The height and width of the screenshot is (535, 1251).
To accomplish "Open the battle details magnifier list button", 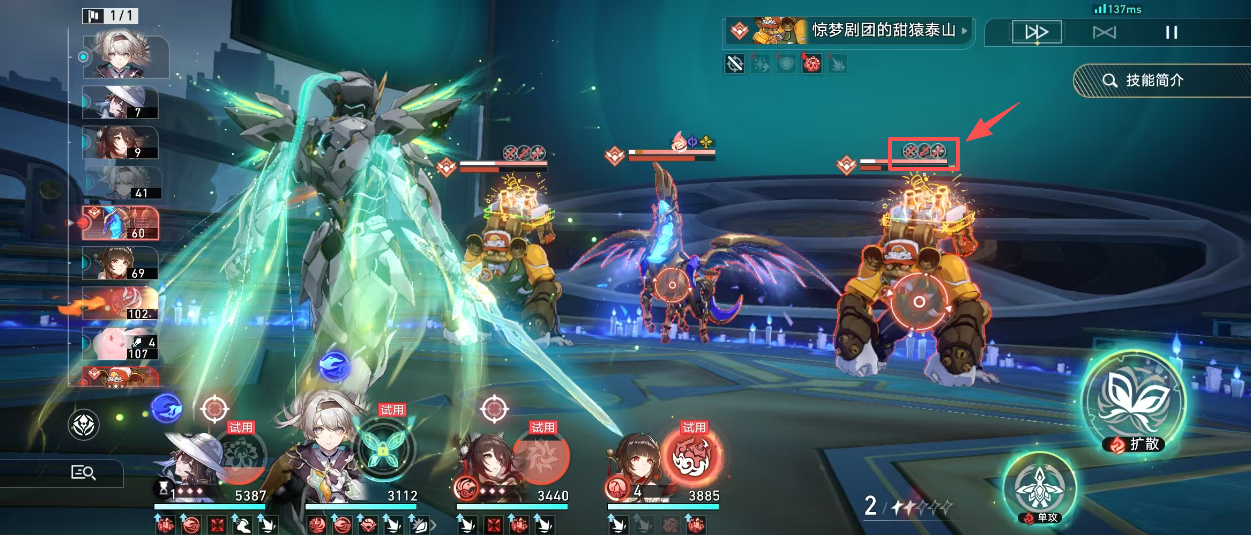I will pyautogui.click(x=83, y=473).
